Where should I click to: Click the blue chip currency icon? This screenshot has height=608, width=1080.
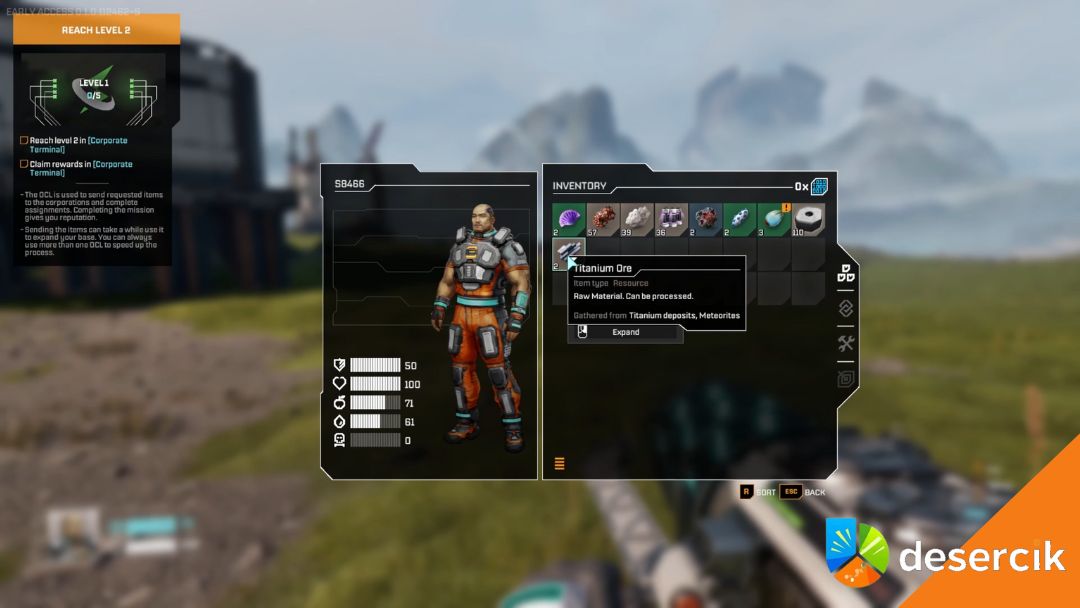coord(819,186)
